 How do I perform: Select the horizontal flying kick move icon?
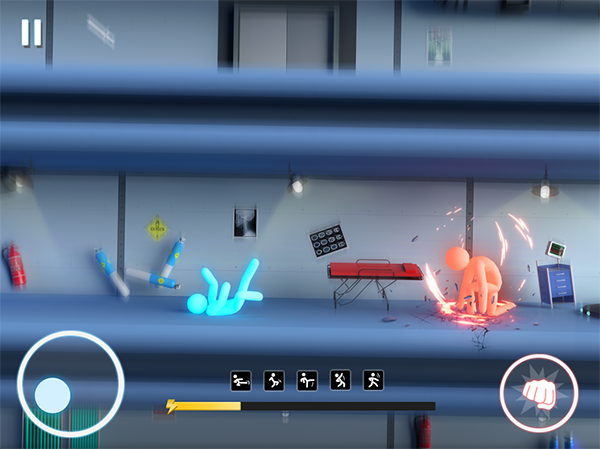[241, 381]
